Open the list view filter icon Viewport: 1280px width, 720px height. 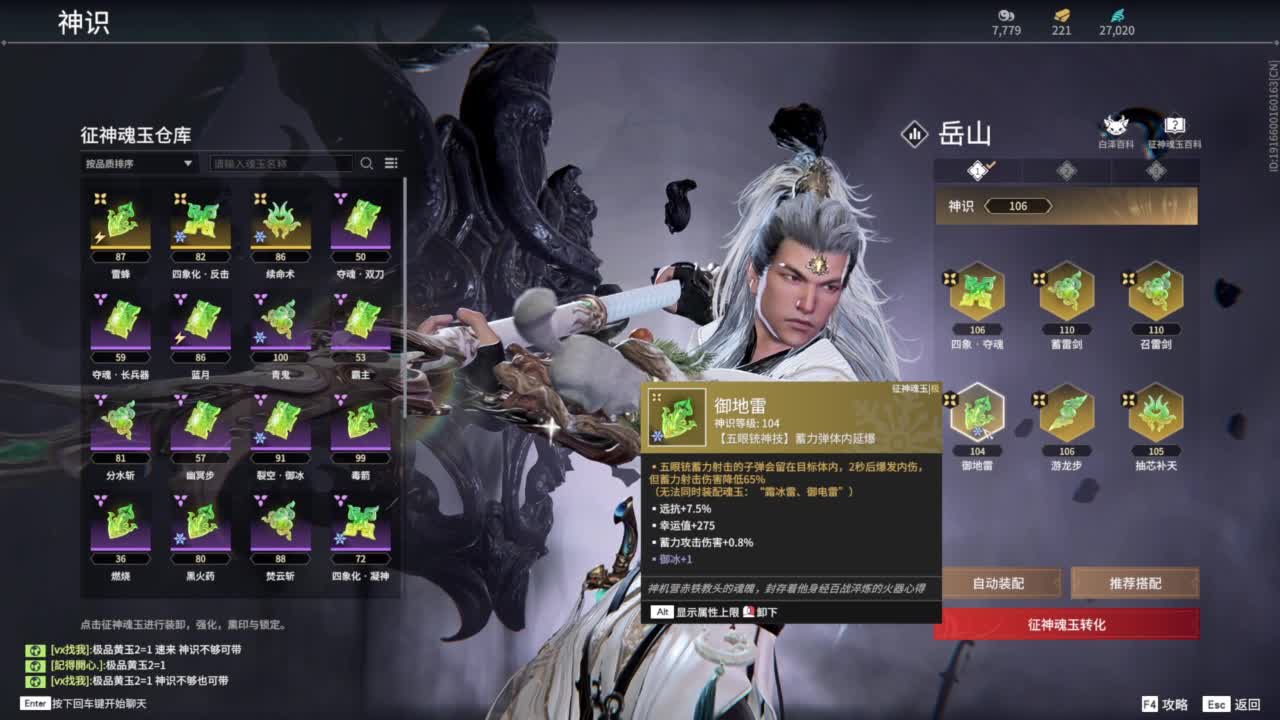point(392,163)
